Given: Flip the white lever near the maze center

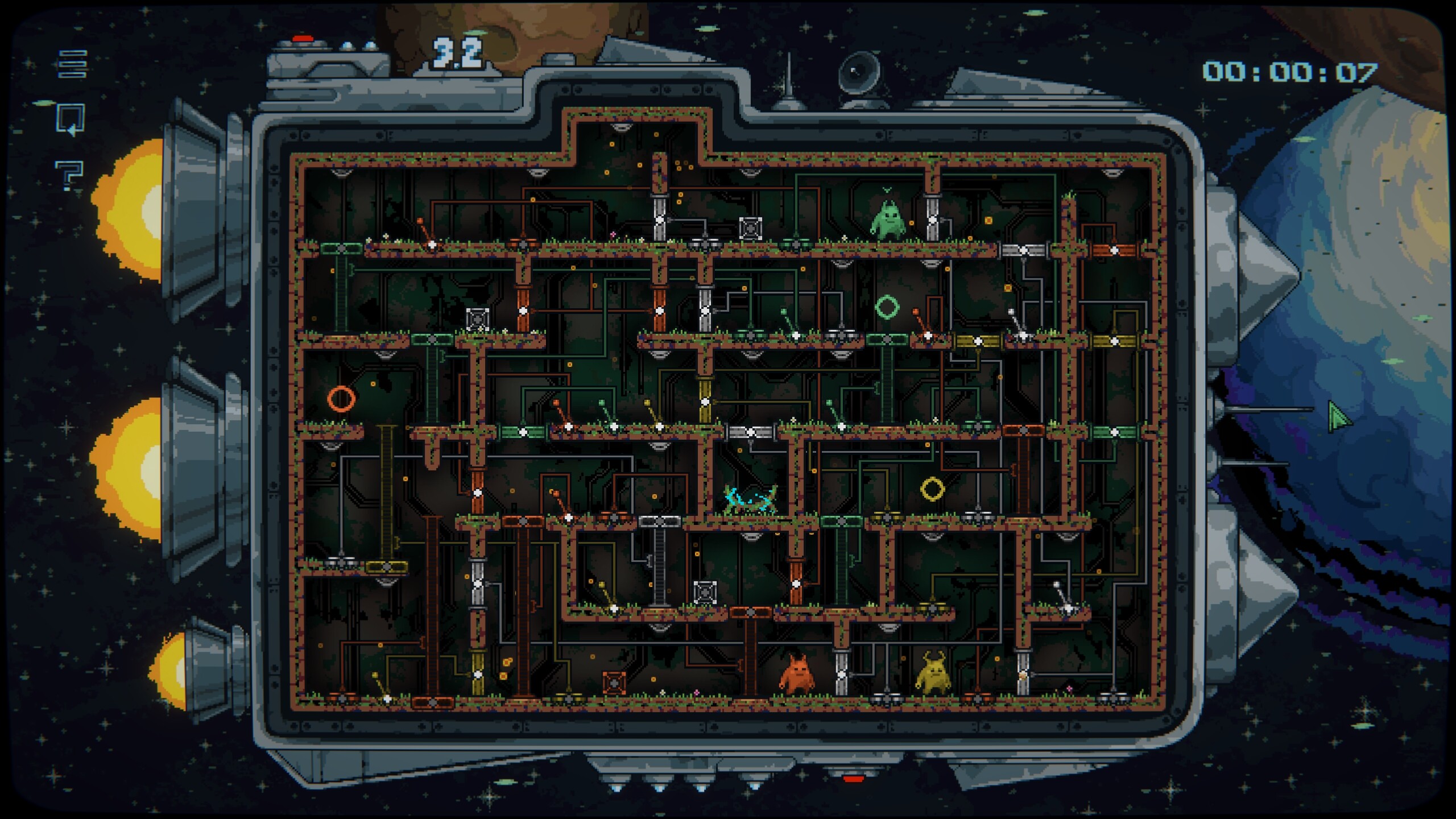Looking at the screenshot, I should [1011, 312].
